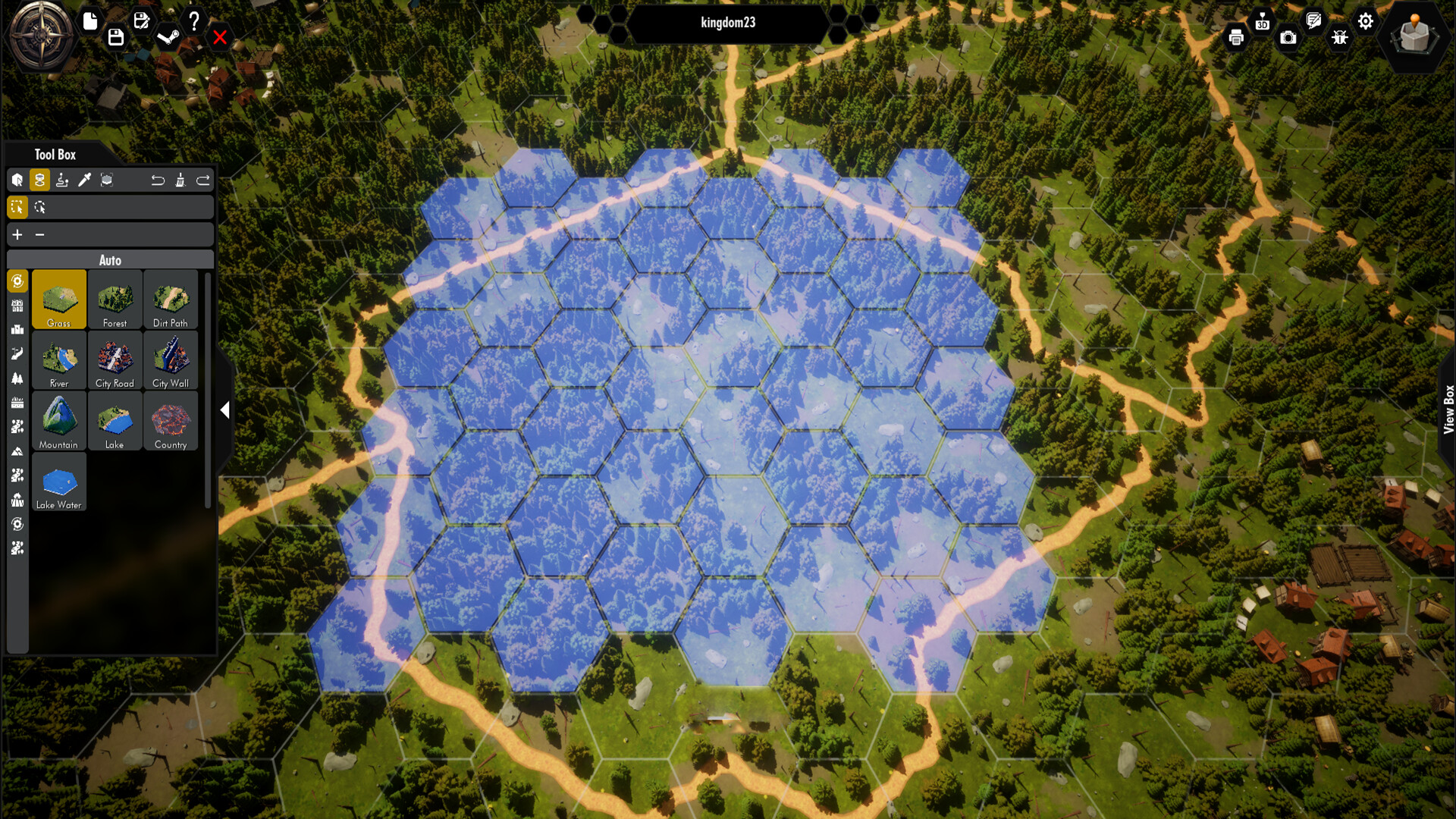Toggle rectangular selection mode
The image size is (1456, 819).
click(17, 206)
